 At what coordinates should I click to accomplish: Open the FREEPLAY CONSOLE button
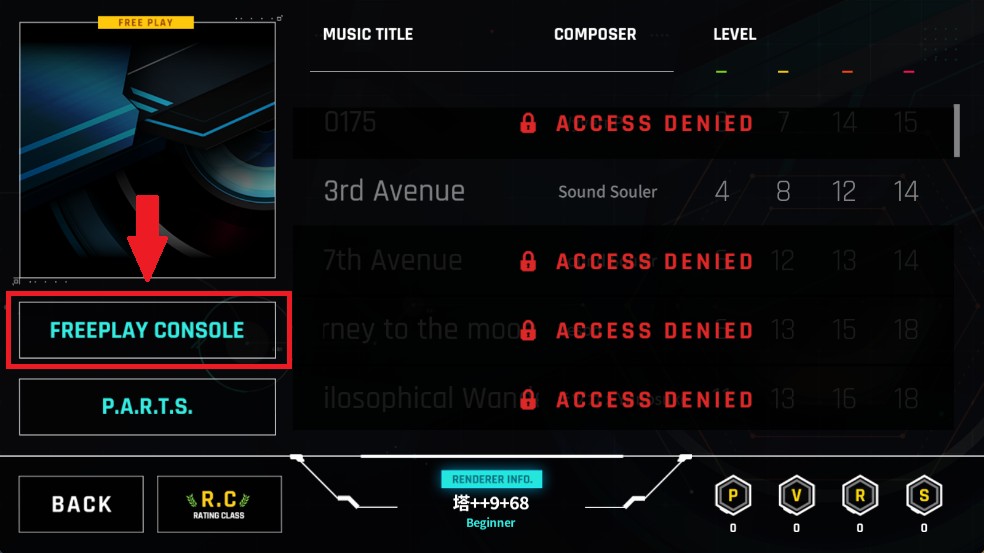(147, 330)
